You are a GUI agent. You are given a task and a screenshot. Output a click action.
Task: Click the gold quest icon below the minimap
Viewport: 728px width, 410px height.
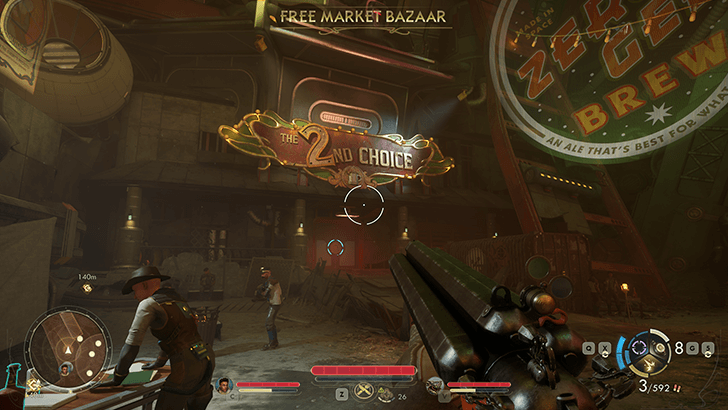point(32,383)
